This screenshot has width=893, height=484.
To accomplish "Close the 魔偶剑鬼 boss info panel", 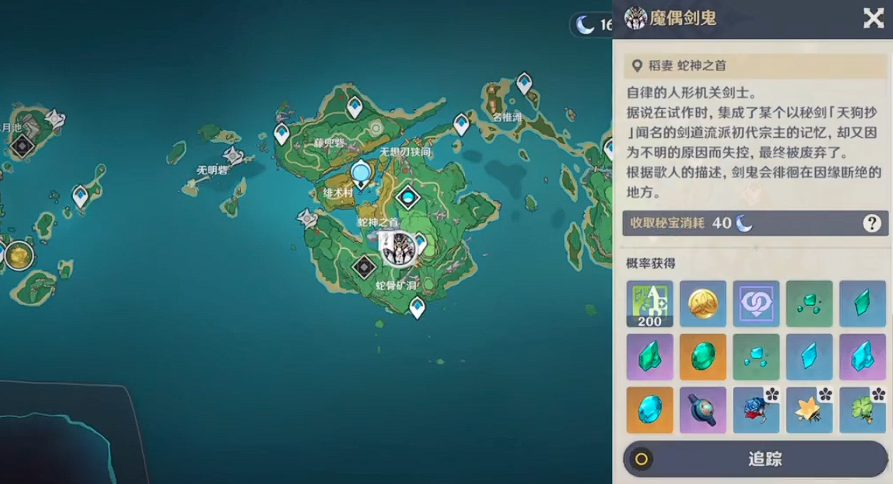I will coord(872,18).
